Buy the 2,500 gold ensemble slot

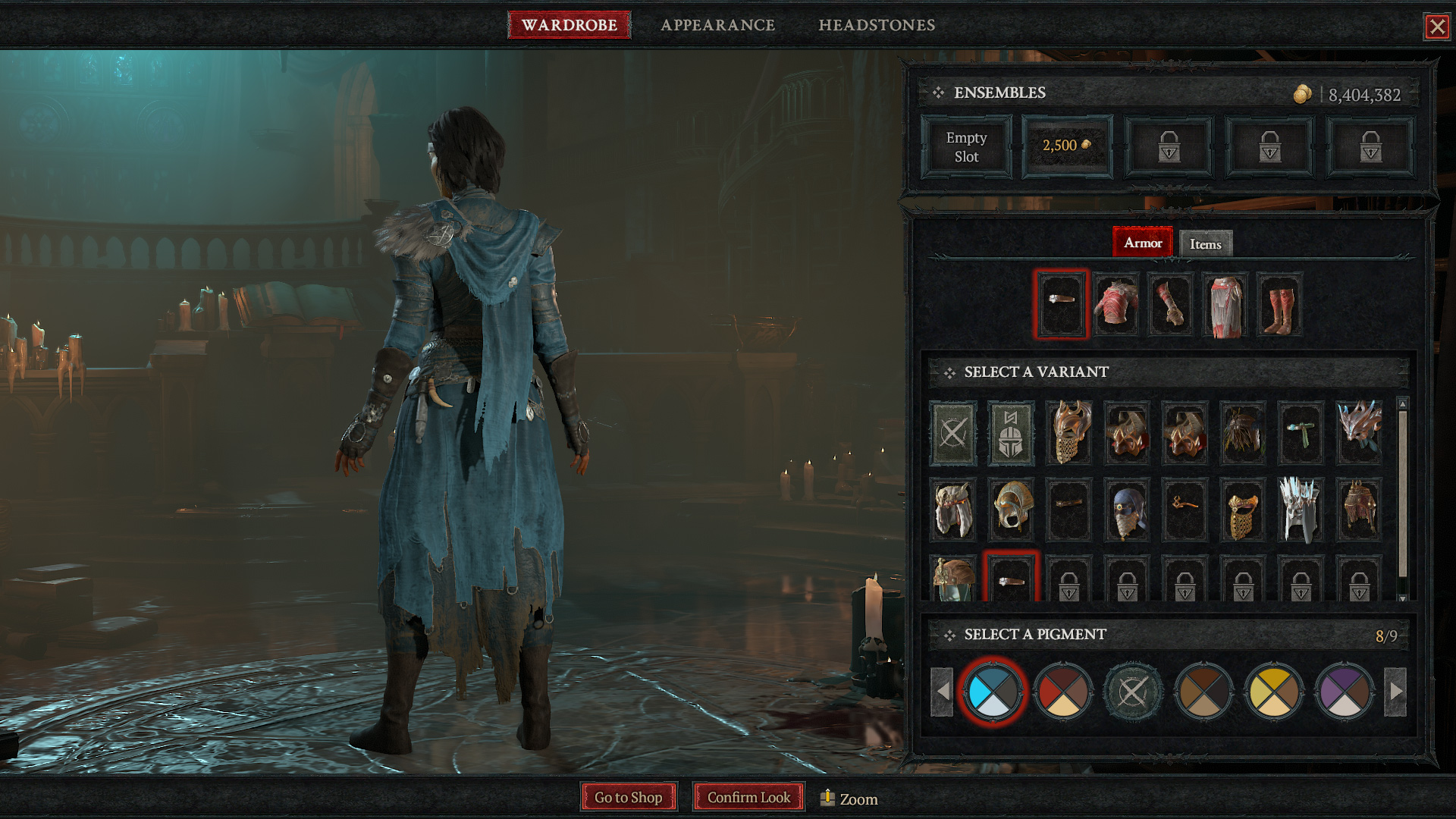1067,146
